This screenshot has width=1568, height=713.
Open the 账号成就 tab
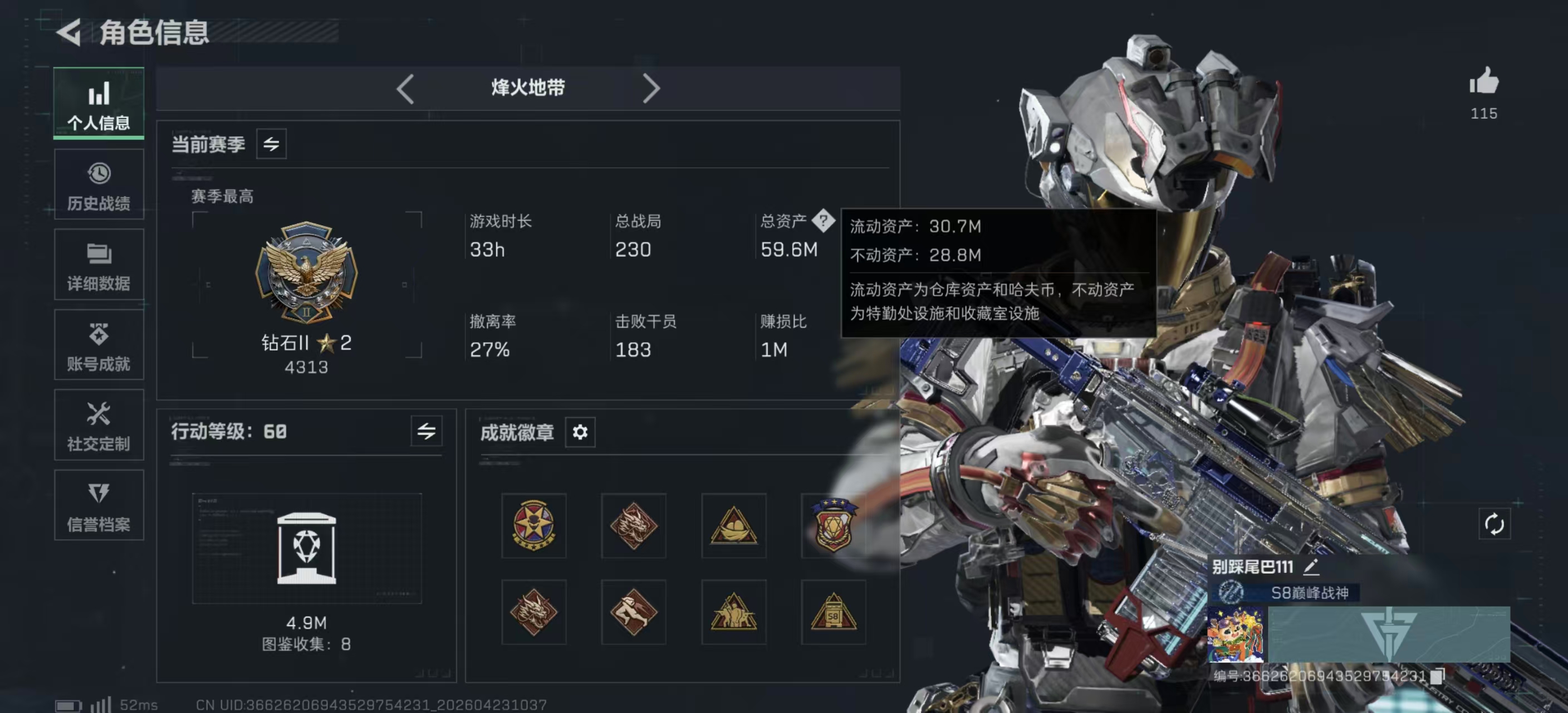(x=99, y=345)
